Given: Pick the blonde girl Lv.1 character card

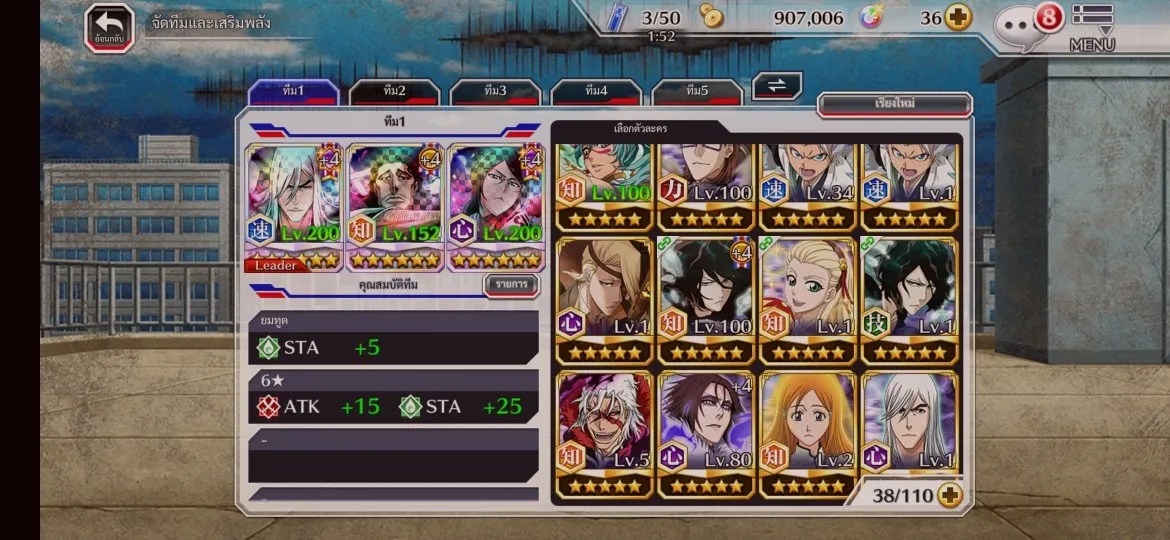Looking at the screenshot, I should click(x=808, y=299).
